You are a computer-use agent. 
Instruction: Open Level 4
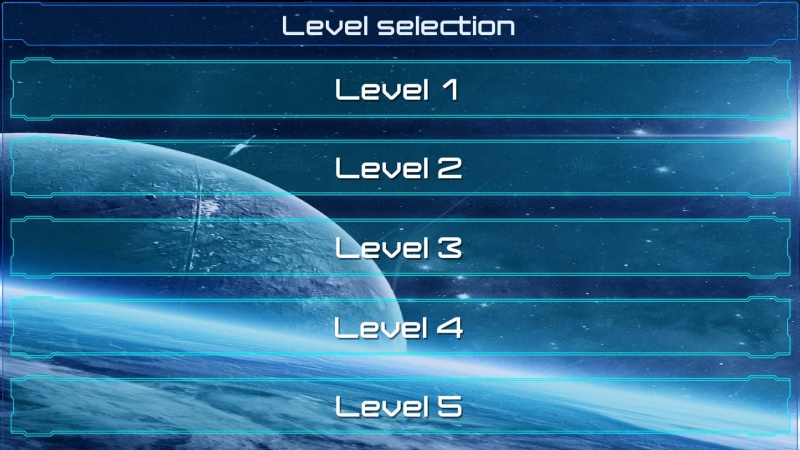click(399, 327)
